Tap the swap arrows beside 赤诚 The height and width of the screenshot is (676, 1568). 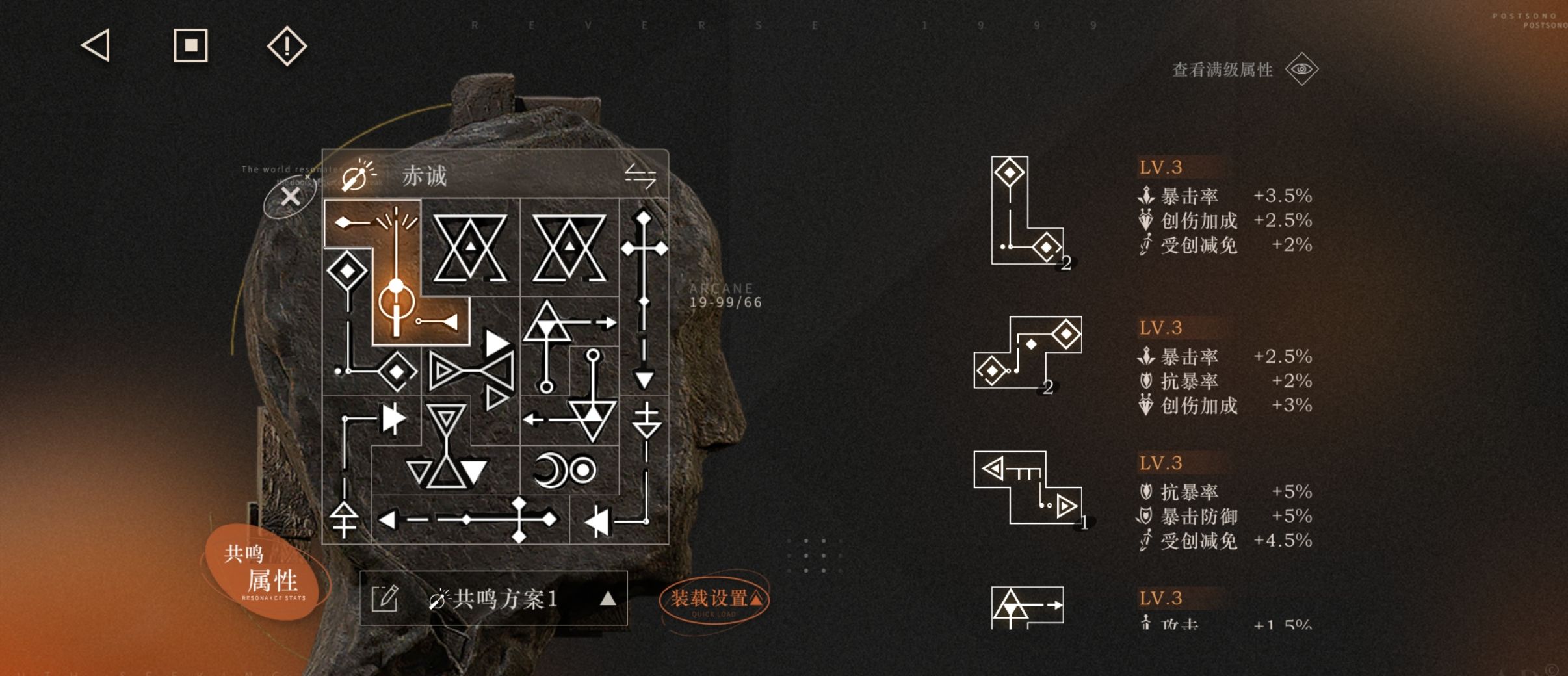coord(640,175)
